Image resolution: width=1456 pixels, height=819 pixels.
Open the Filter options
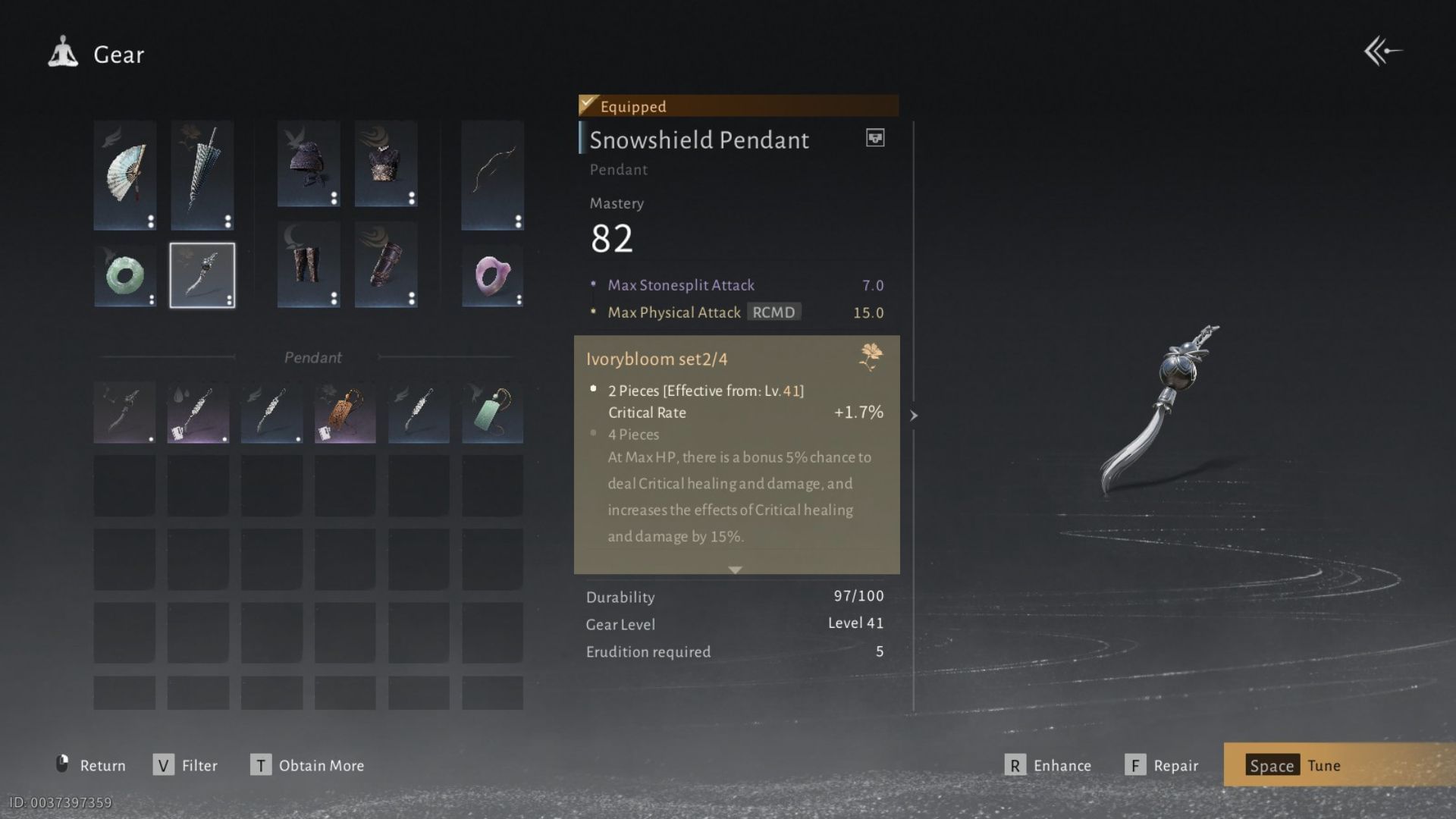[186, 765]
